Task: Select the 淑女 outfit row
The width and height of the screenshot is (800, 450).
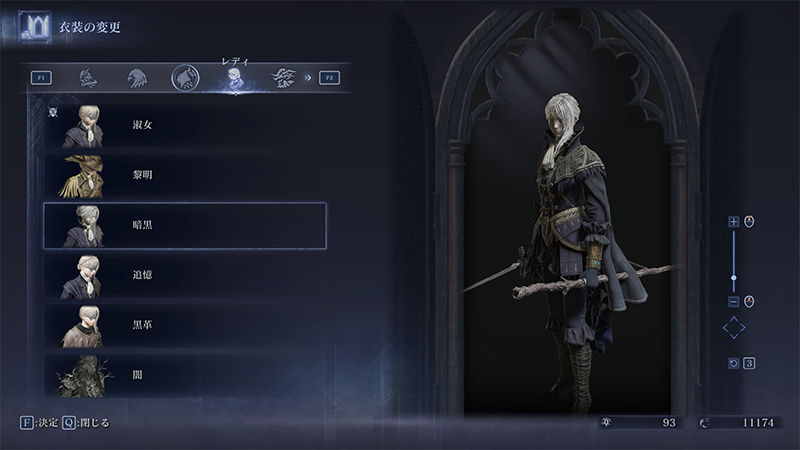Action: click(185, 126)
